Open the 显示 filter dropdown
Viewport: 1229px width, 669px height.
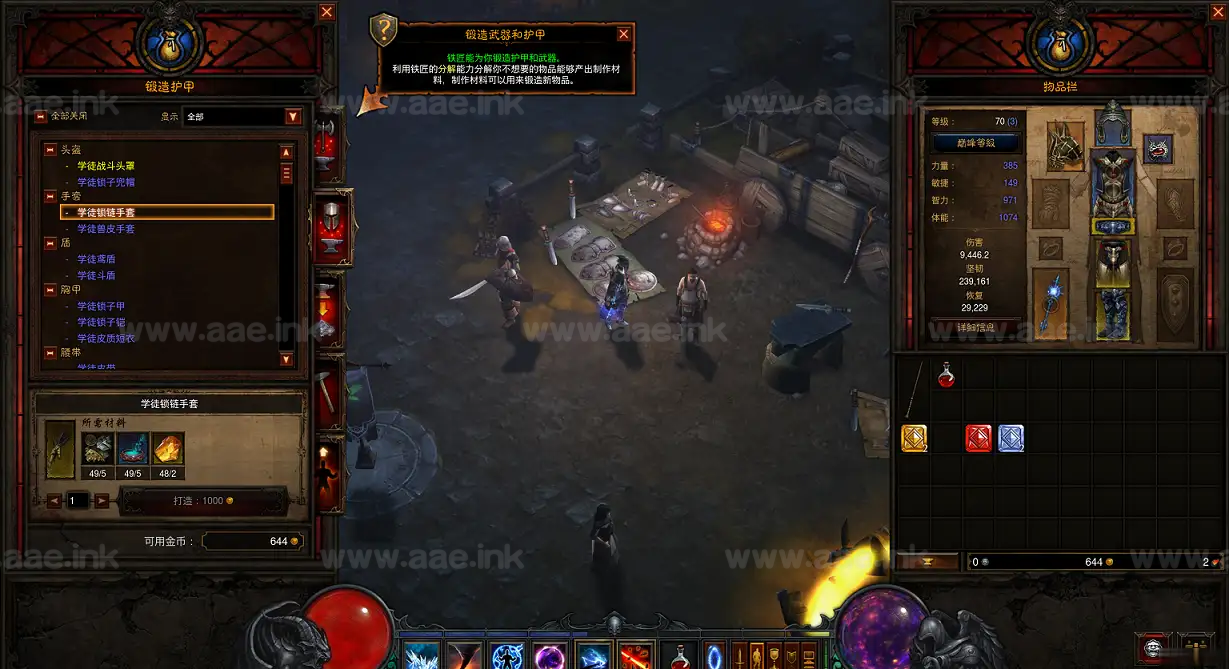[293, 116]
